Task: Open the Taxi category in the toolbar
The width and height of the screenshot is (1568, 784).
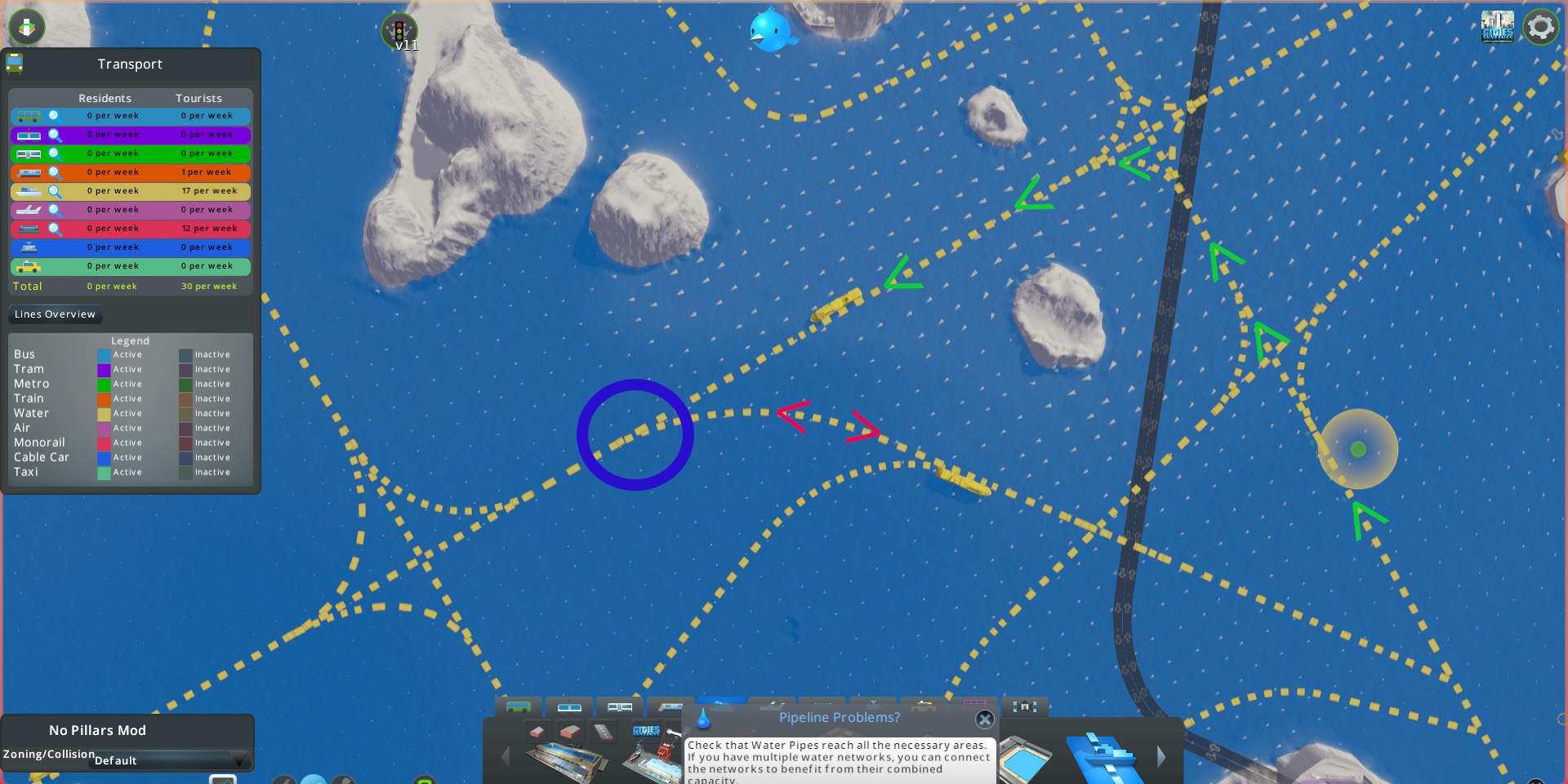Action: click(924, 706)
